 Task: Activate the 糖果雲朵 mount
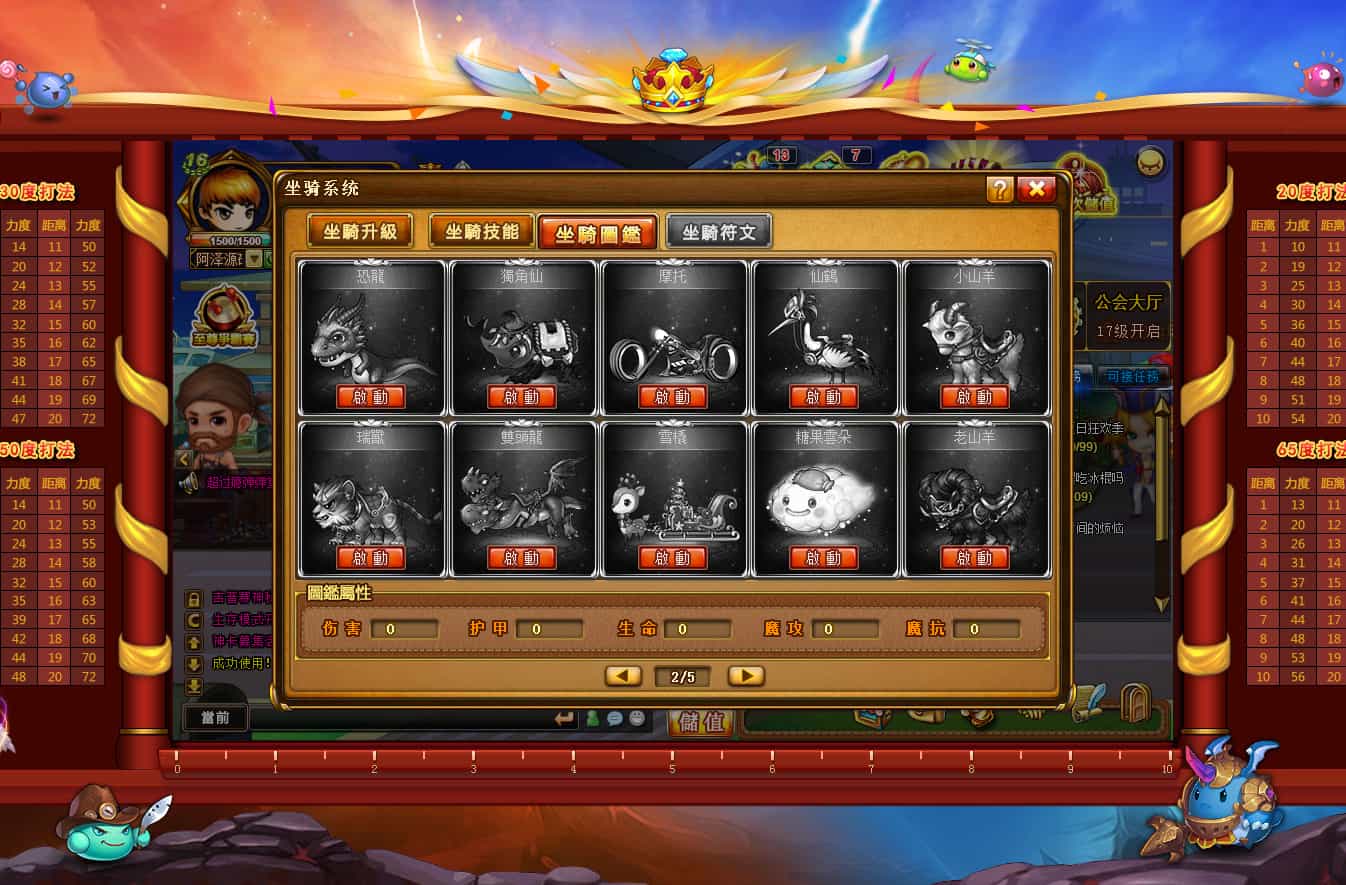823,558
